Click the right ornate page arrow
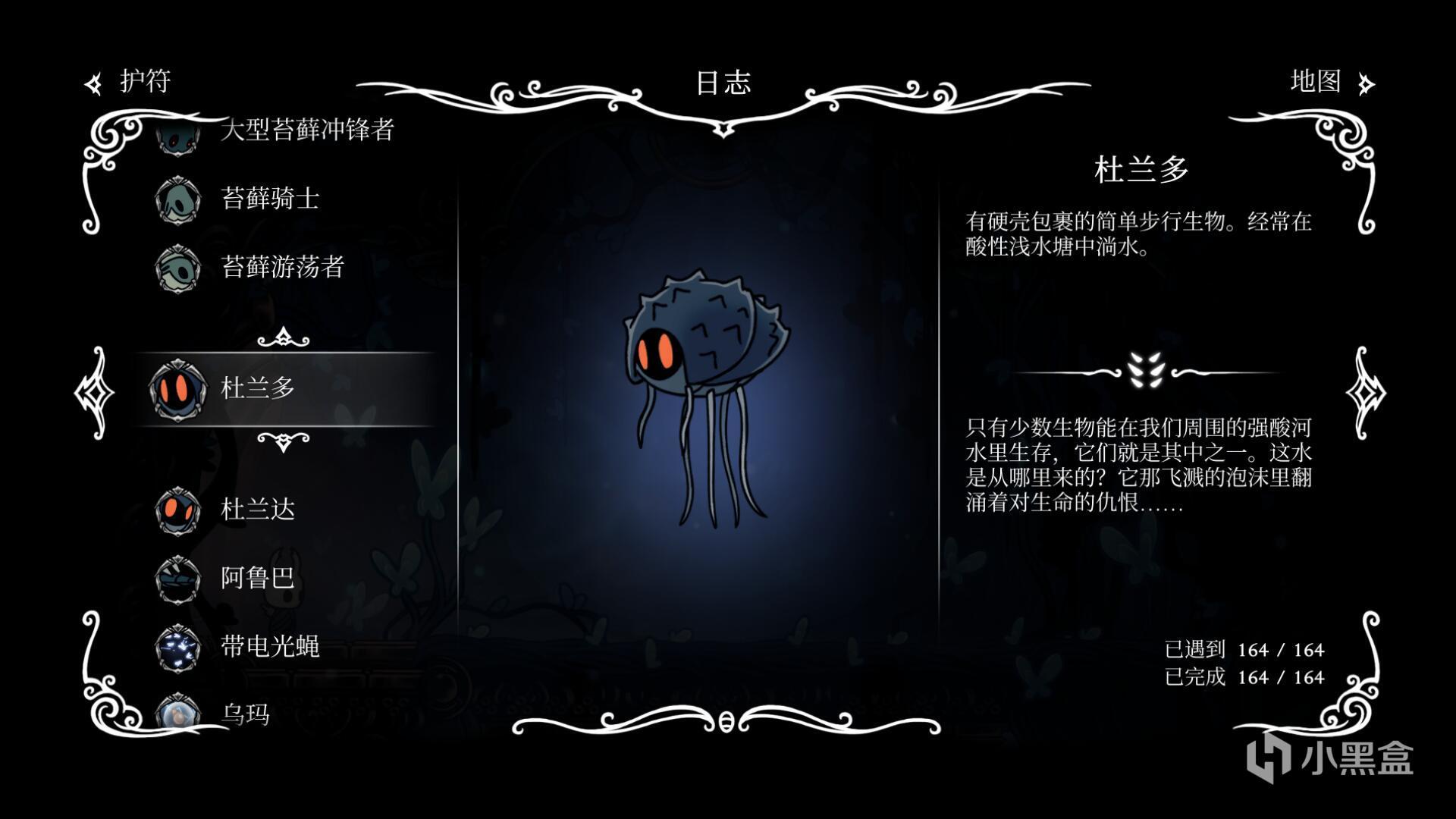The height and width of the screenshot is (819, 1456). pos(1366,392)
